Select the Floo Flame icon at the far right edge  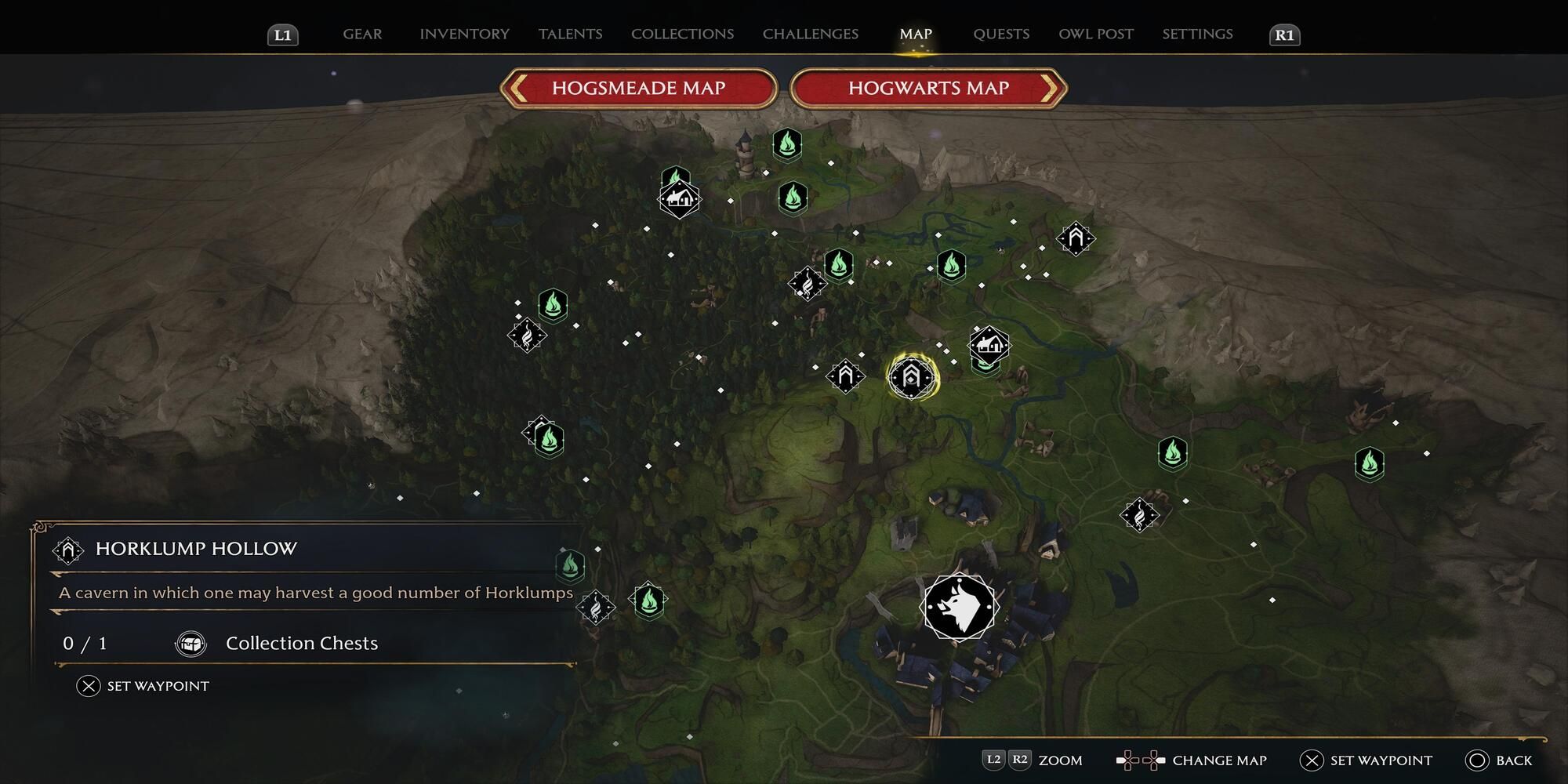point(1369,464)
